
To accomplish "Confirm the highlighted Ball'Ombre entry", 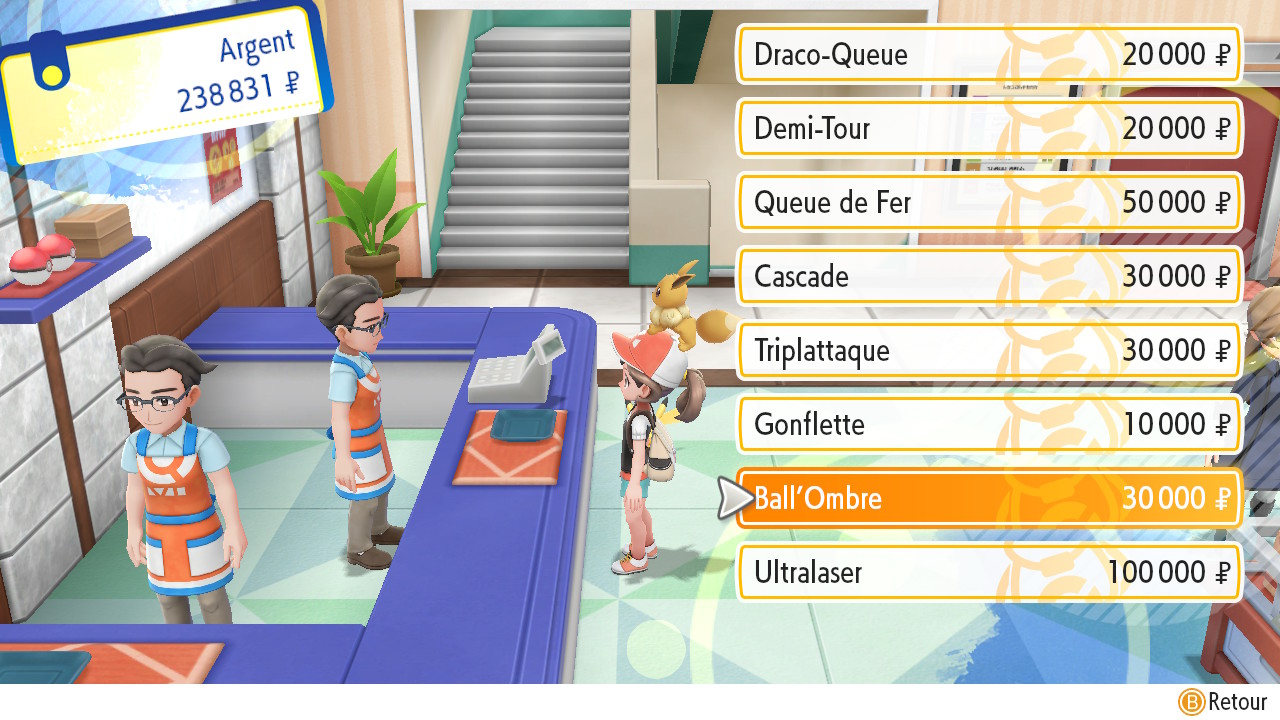I will [988, 498].
